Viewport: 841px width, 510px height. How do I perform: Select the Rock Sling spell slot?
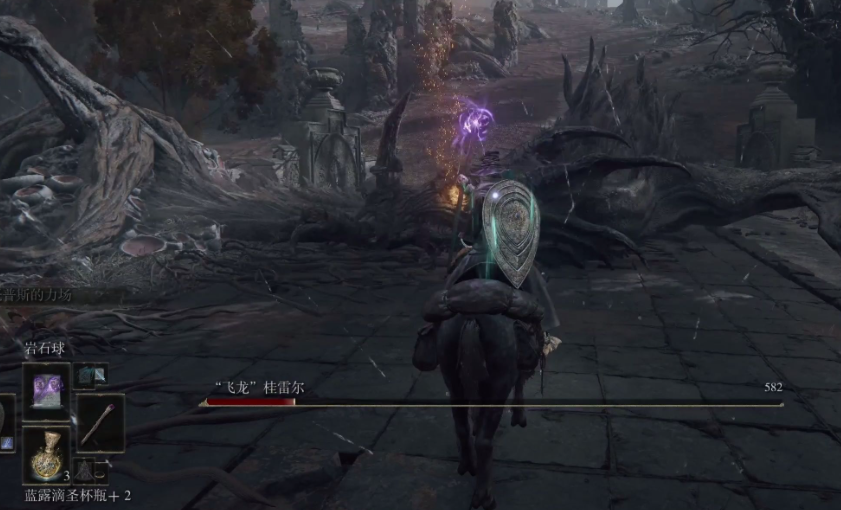pos(47,387)
